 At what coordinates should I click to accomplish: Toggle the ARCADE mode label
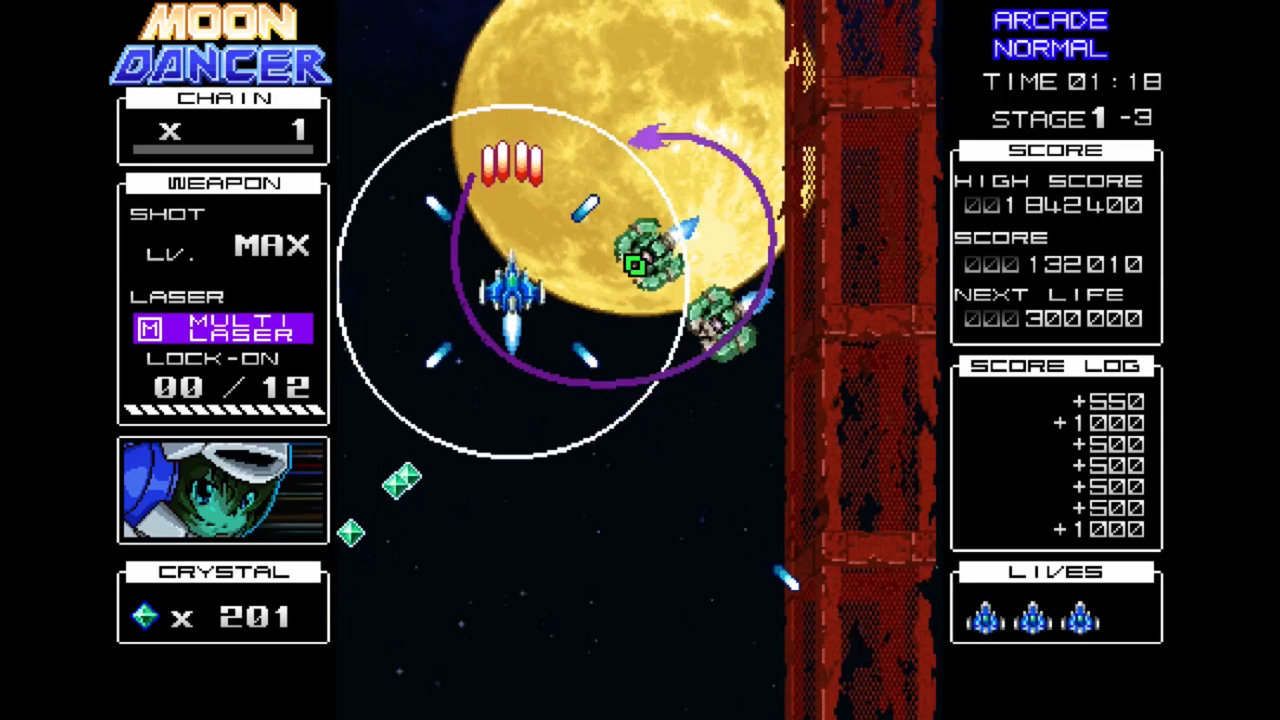[1051, 20]
